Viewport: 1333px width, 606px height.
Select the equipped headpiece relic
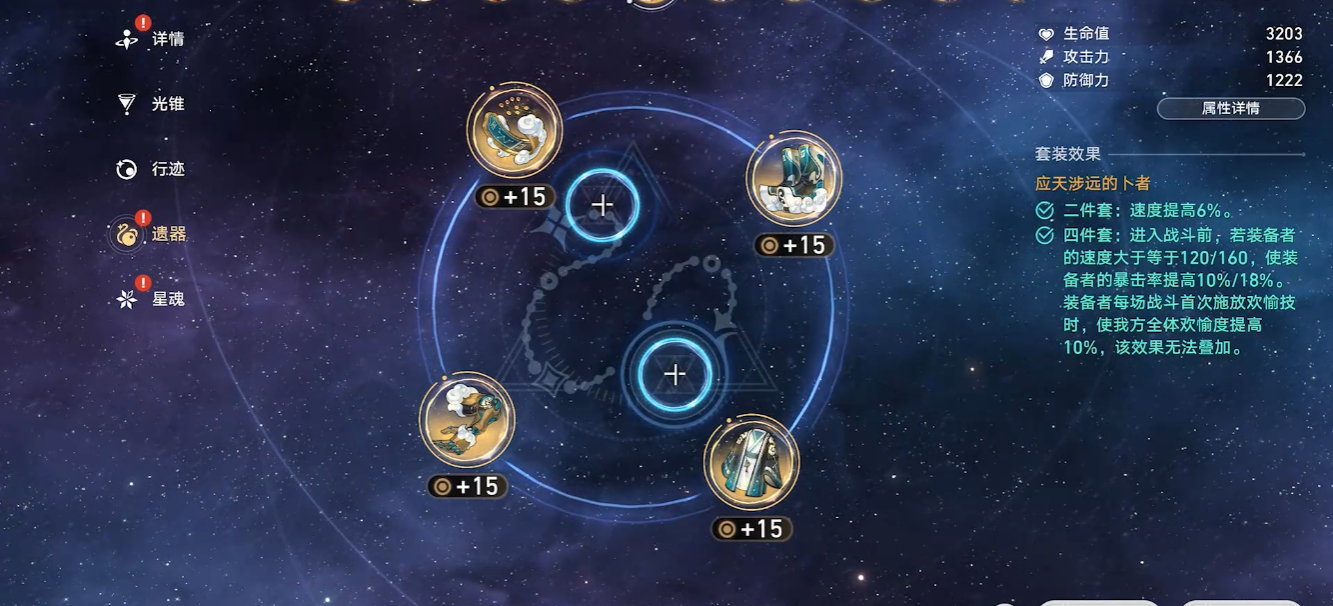514,132
